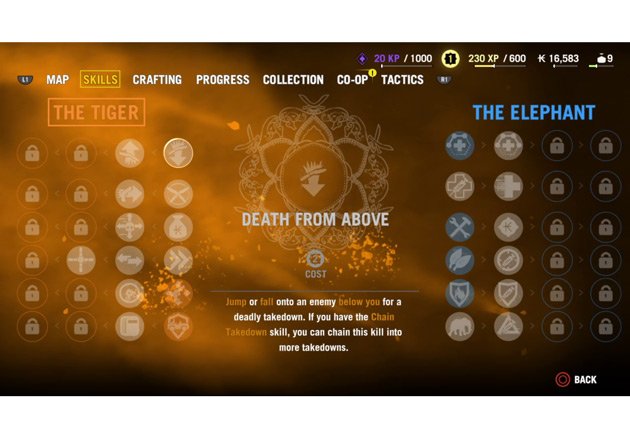
Task: Open the Progress tab
Action: pyautogui.click(x=223, y=80)
